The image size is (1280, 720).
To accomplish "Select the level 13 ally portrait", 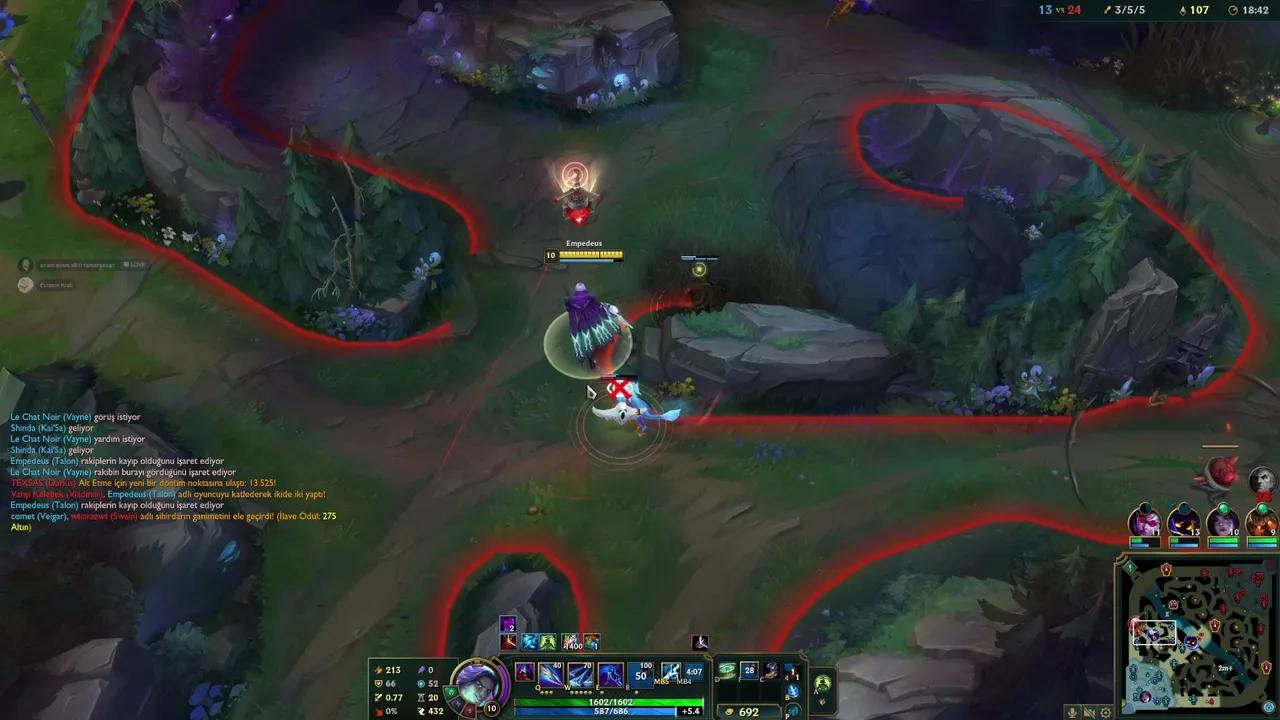I will [1185, 524].
